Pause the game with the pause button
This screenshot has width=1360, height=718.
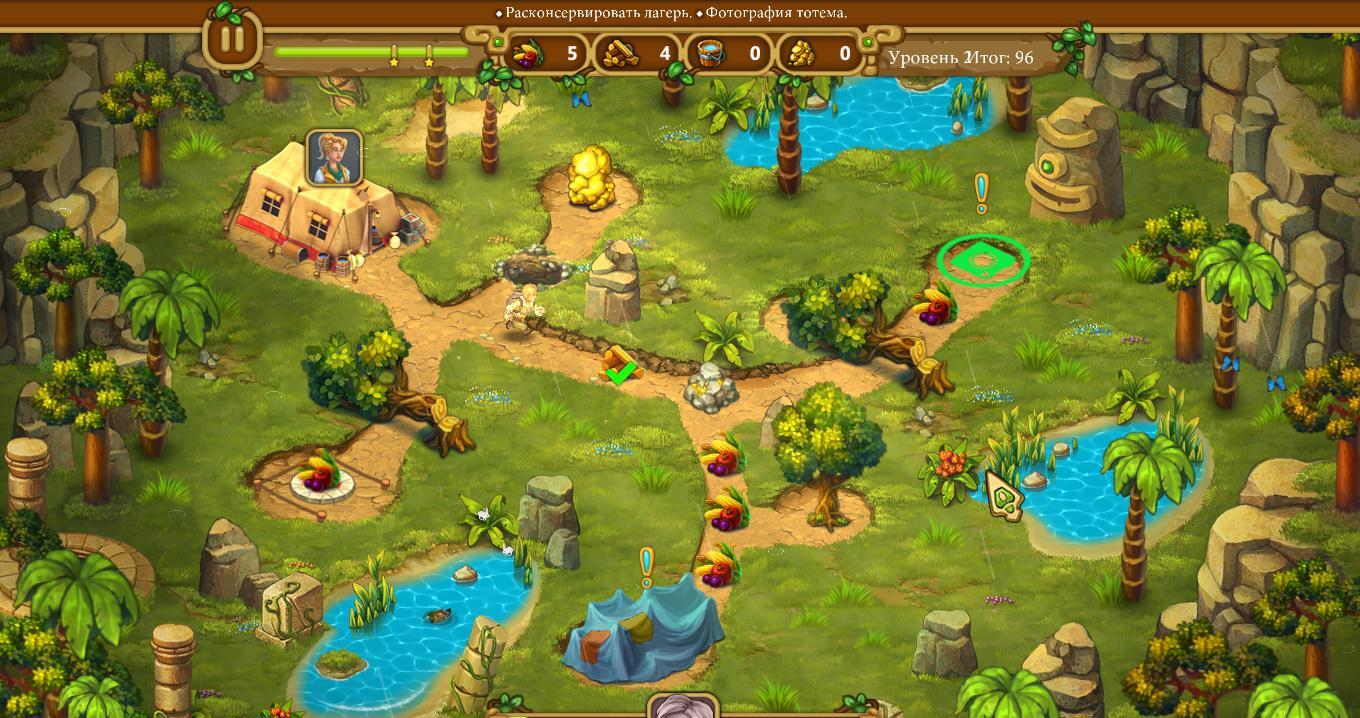coord(232,41)
